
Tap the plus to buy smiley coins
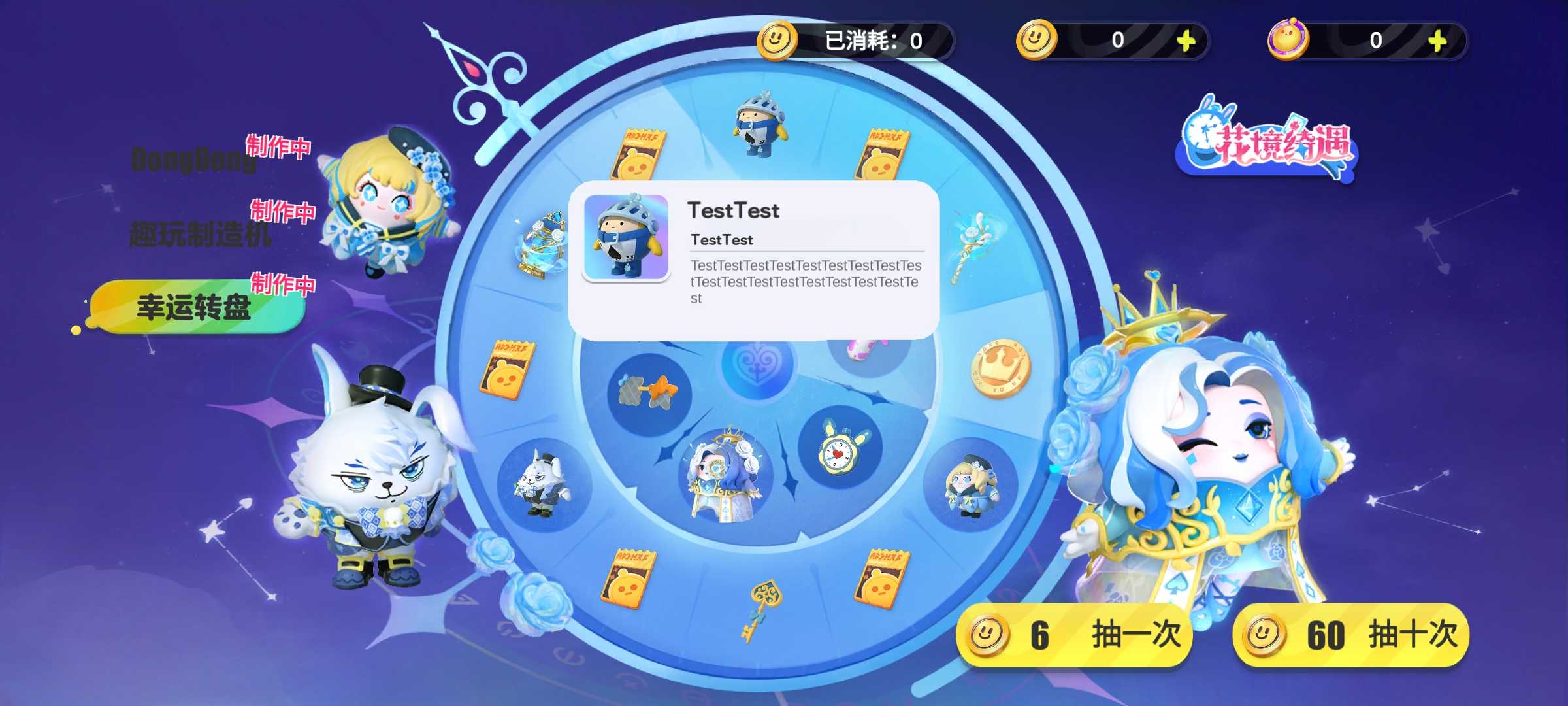click(1185, 42)
